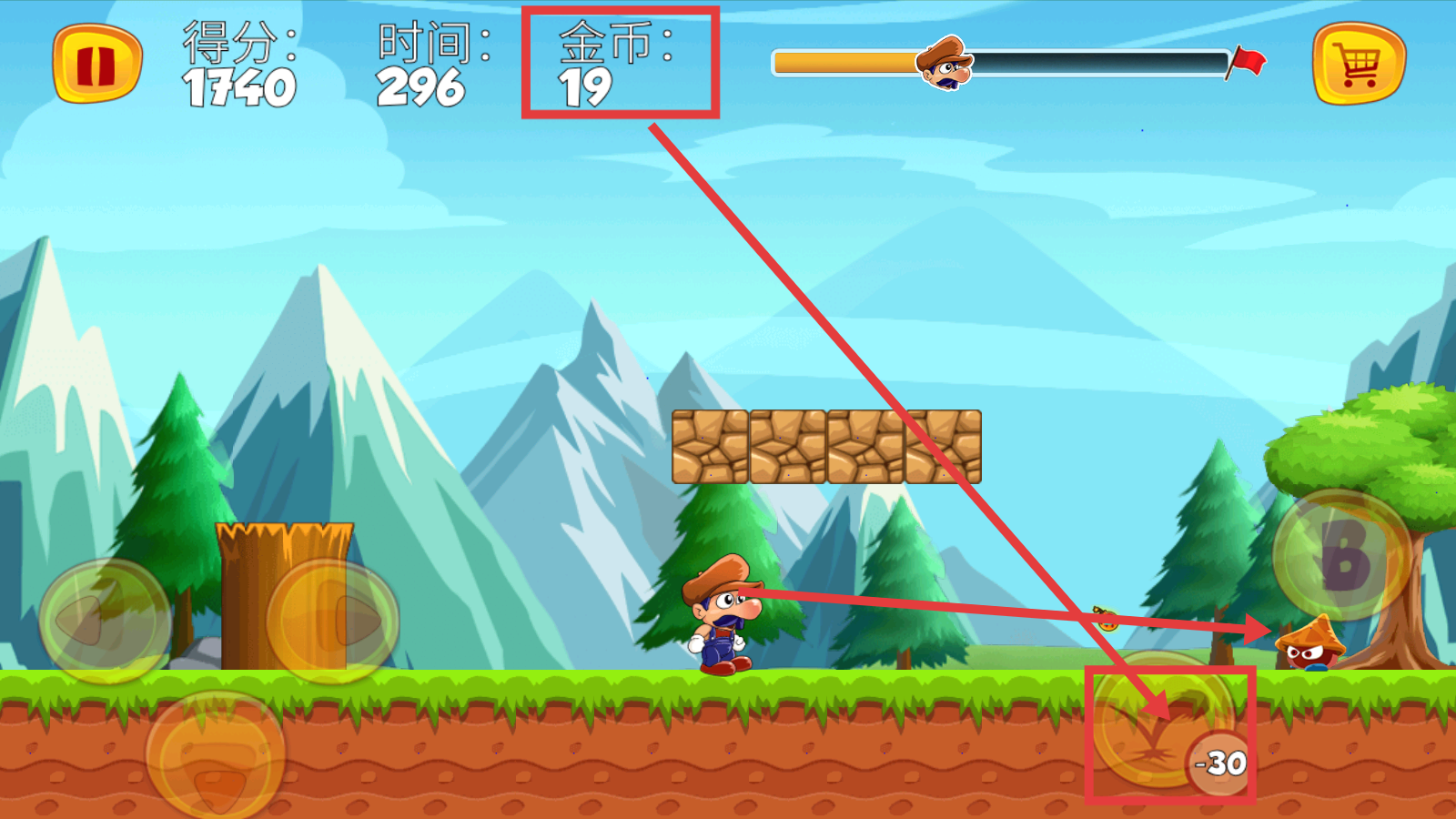Open the shop via the cart button
This screenshot has height=819, width=1456.
point(1359,65)
